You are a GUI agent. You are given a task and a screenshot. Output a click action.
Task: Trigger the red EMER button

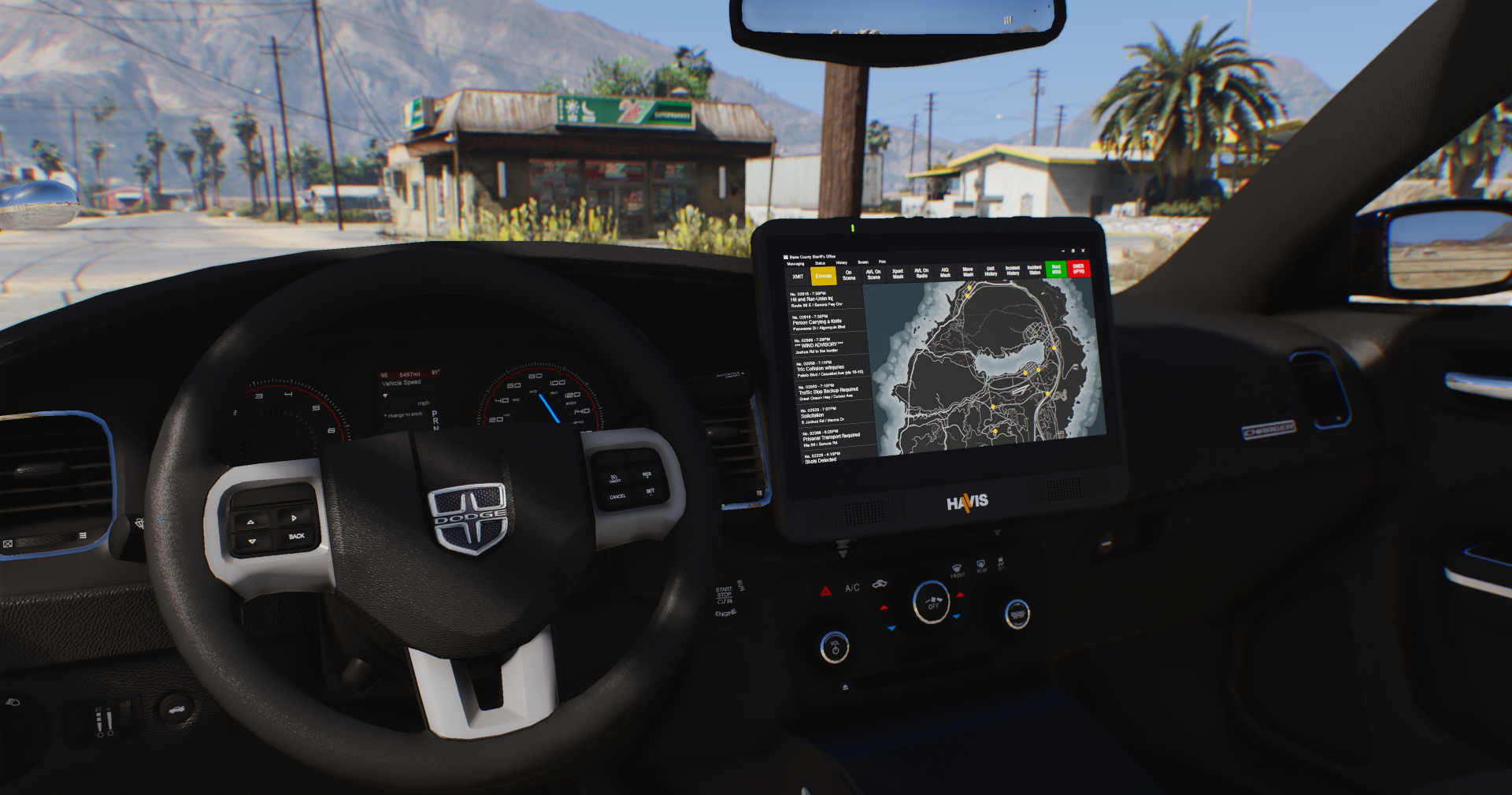1078,268
